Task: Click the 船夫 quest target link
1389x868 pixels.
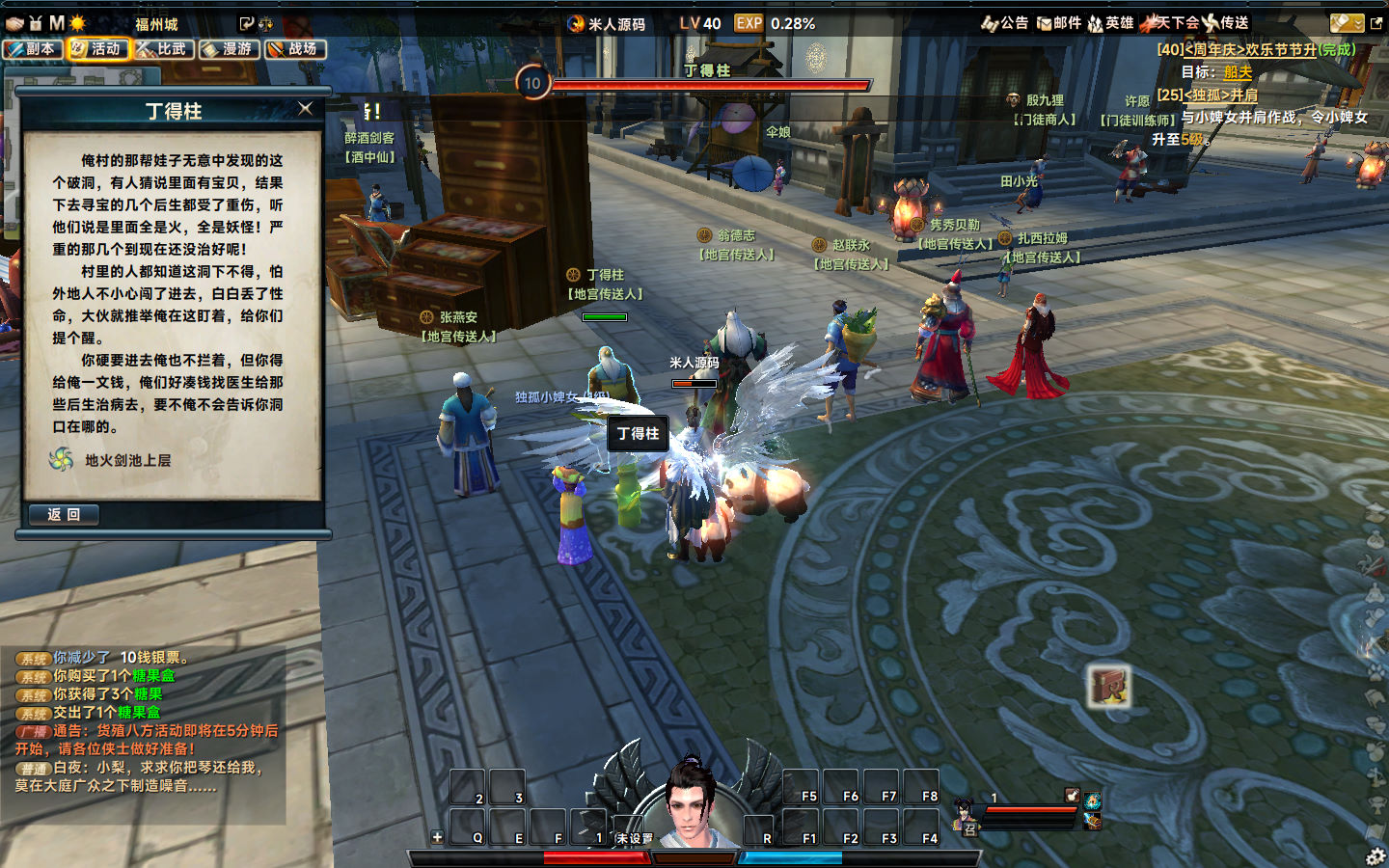Action: [x=1238, y=72]
